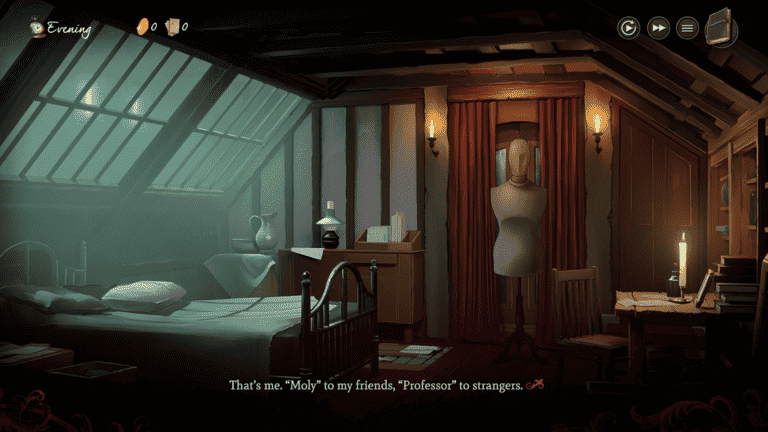Open the journal book icon
The image size is (768, 432).
tap(721, 26)
